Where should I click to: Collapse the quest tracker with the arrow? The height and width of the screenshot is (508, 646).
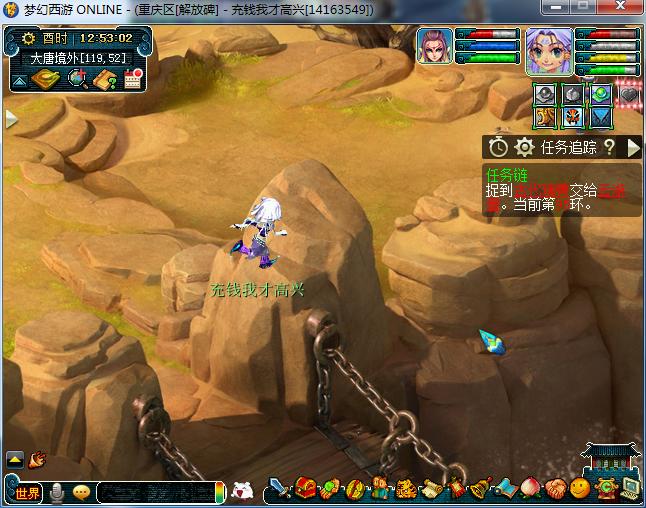(x=632, y=148)
